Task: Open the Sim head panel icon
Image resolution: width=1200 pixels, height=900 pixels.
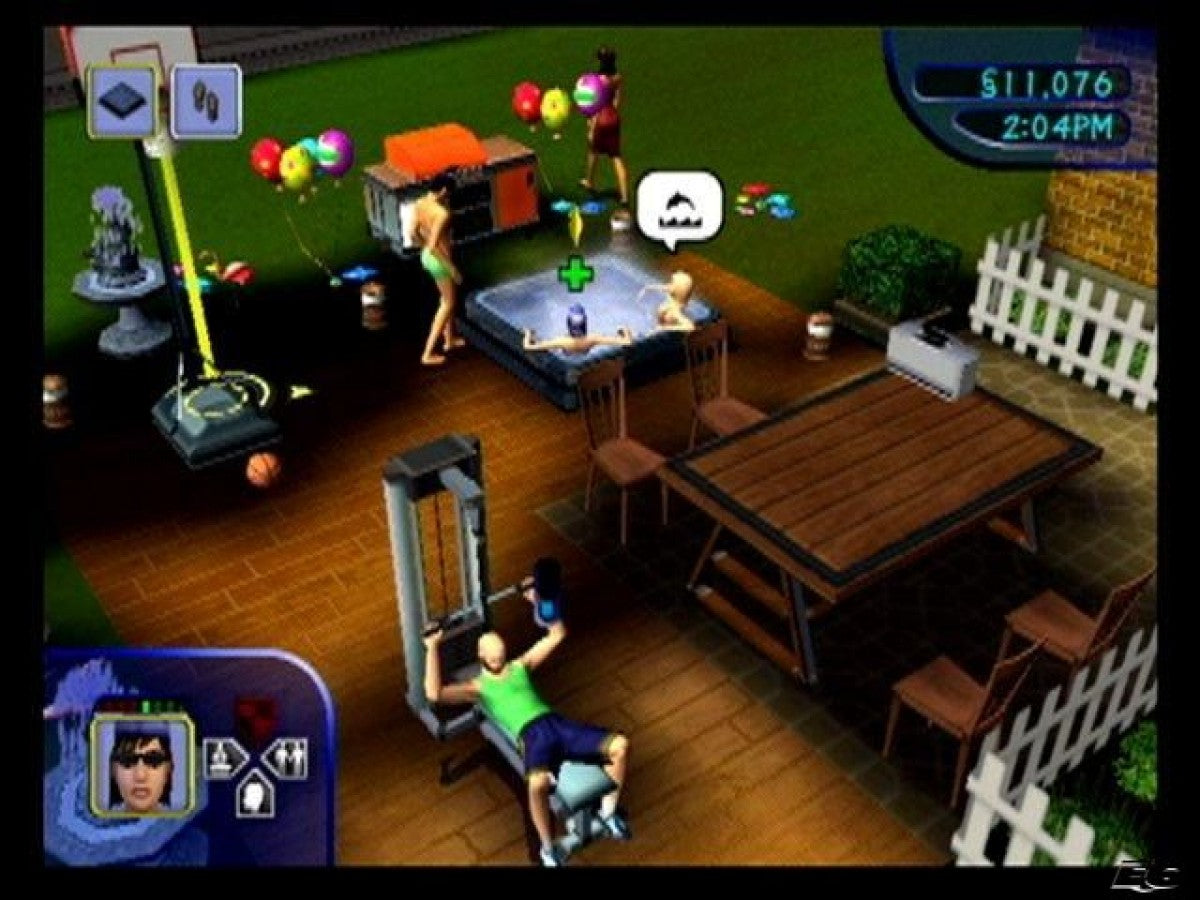Action: pos(254,795)
